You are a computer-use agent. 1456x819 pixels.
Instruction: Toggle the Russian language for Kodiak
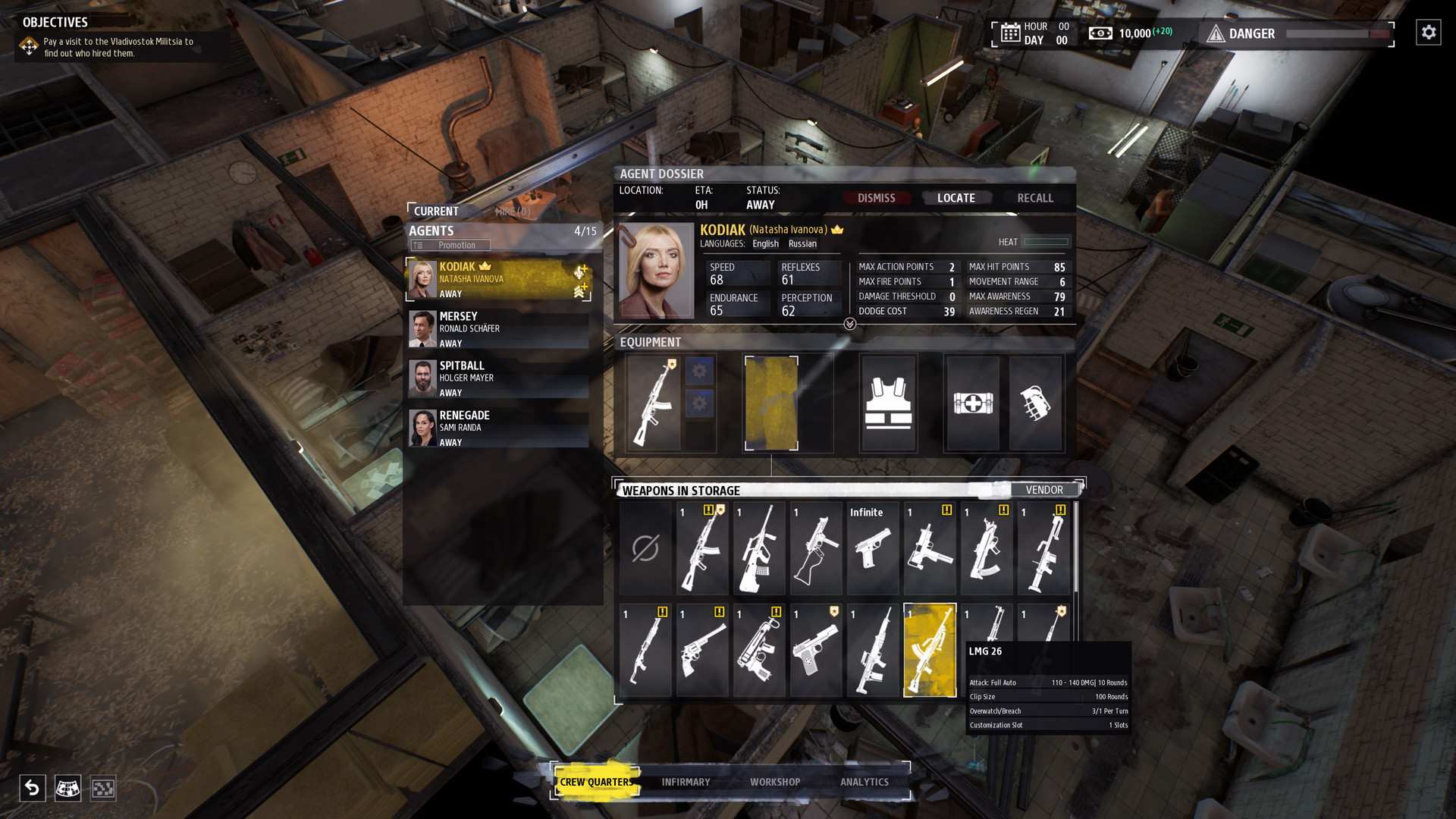point(802,243)
